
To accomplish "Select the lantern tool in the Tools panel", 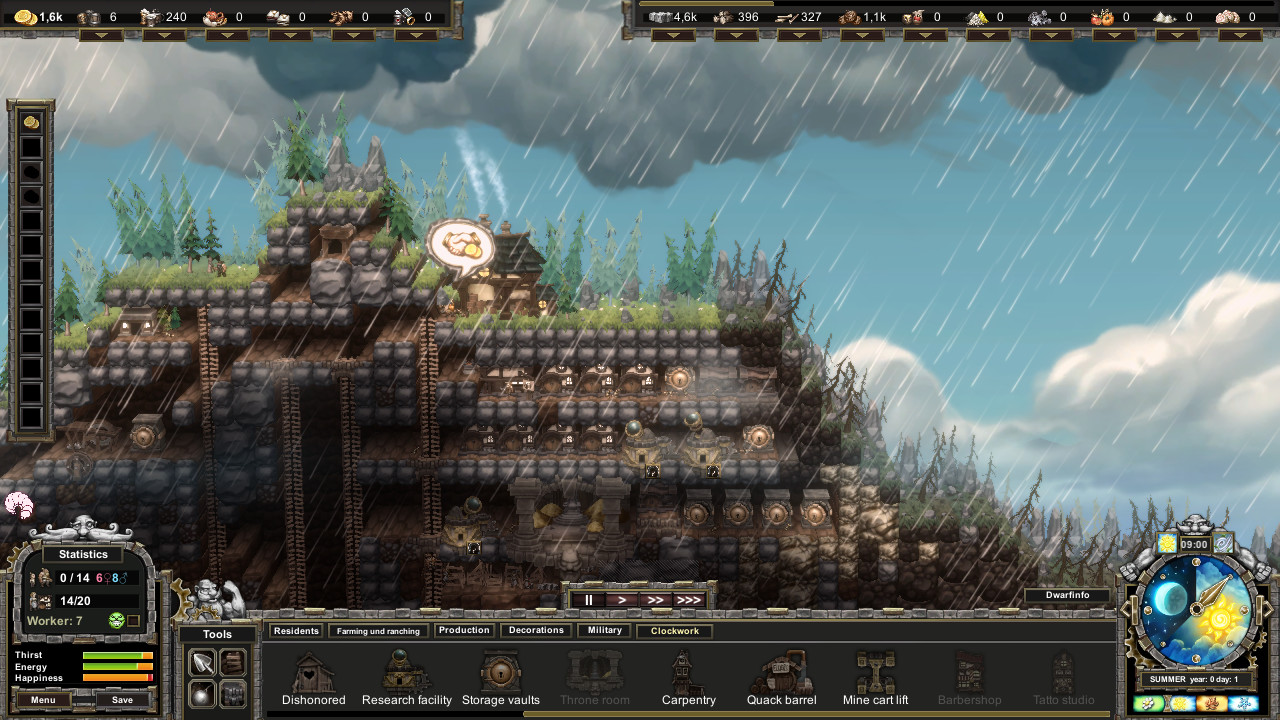I will (x=202, y=693).
